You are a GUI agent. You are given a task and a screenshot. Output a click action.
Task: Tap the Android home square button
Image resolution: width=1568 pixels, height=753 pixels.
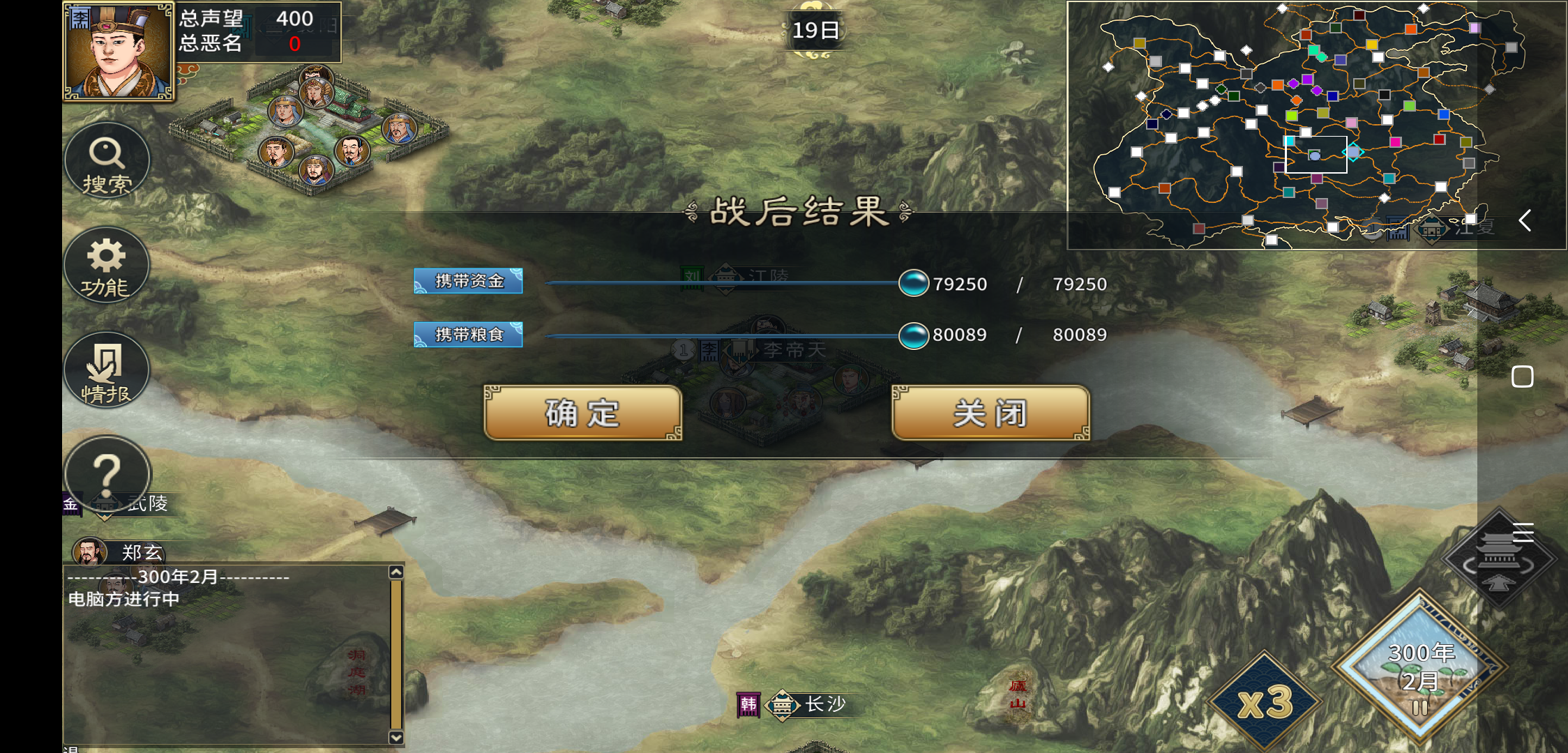(1522, 376)
